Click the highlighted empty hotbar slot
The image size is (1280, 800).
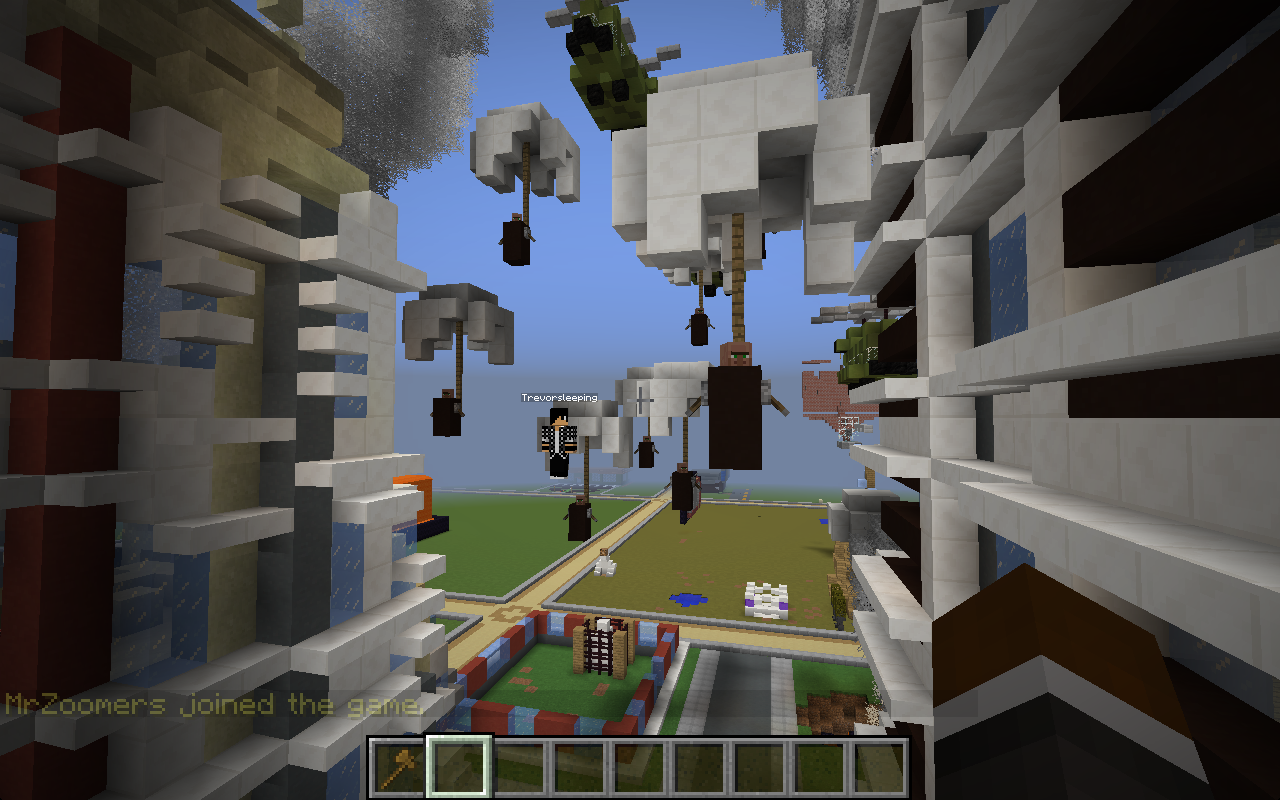(459, 768)
